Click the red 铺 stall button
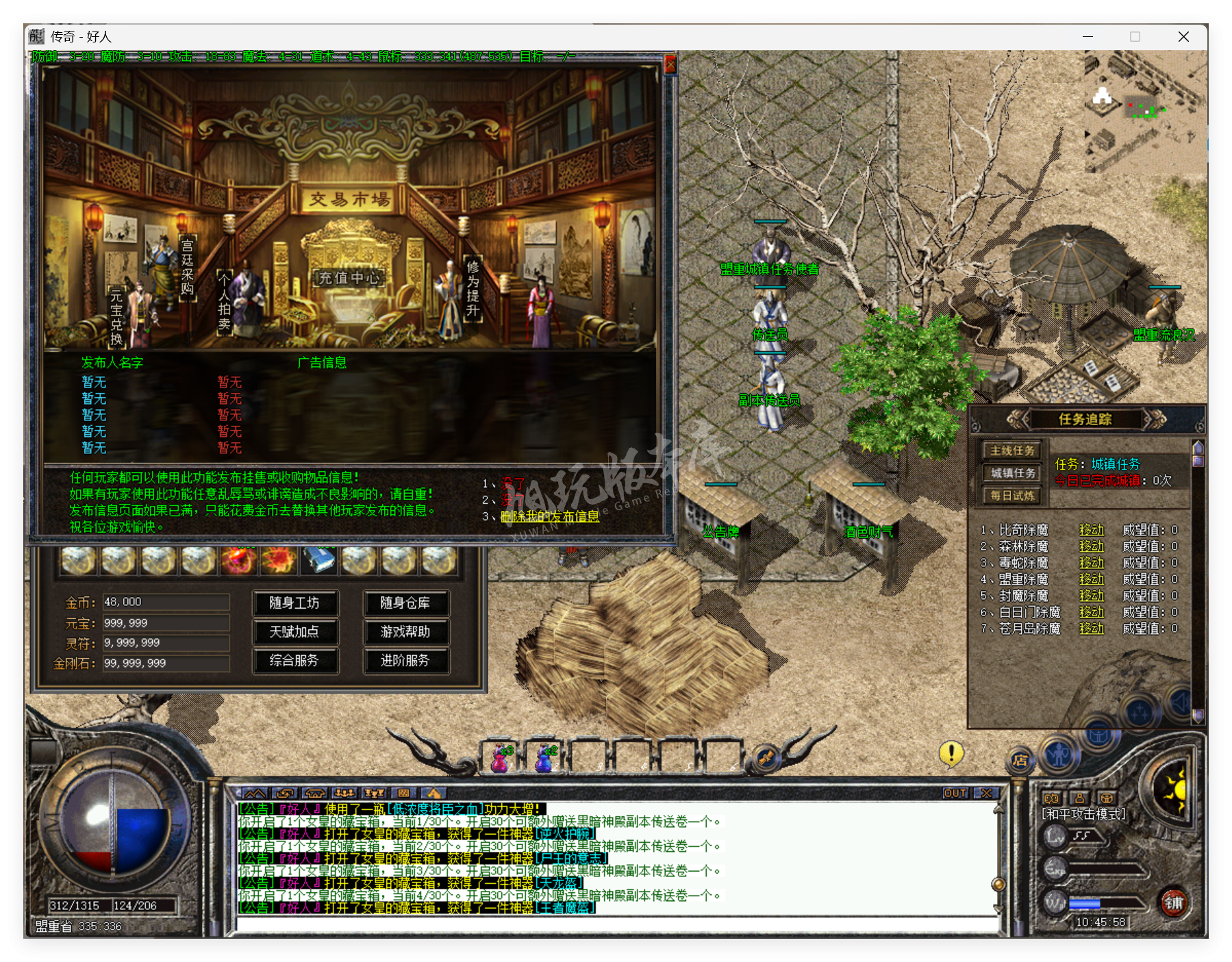This screenshot has height=962, width=1232. [x=1174, y=903]
